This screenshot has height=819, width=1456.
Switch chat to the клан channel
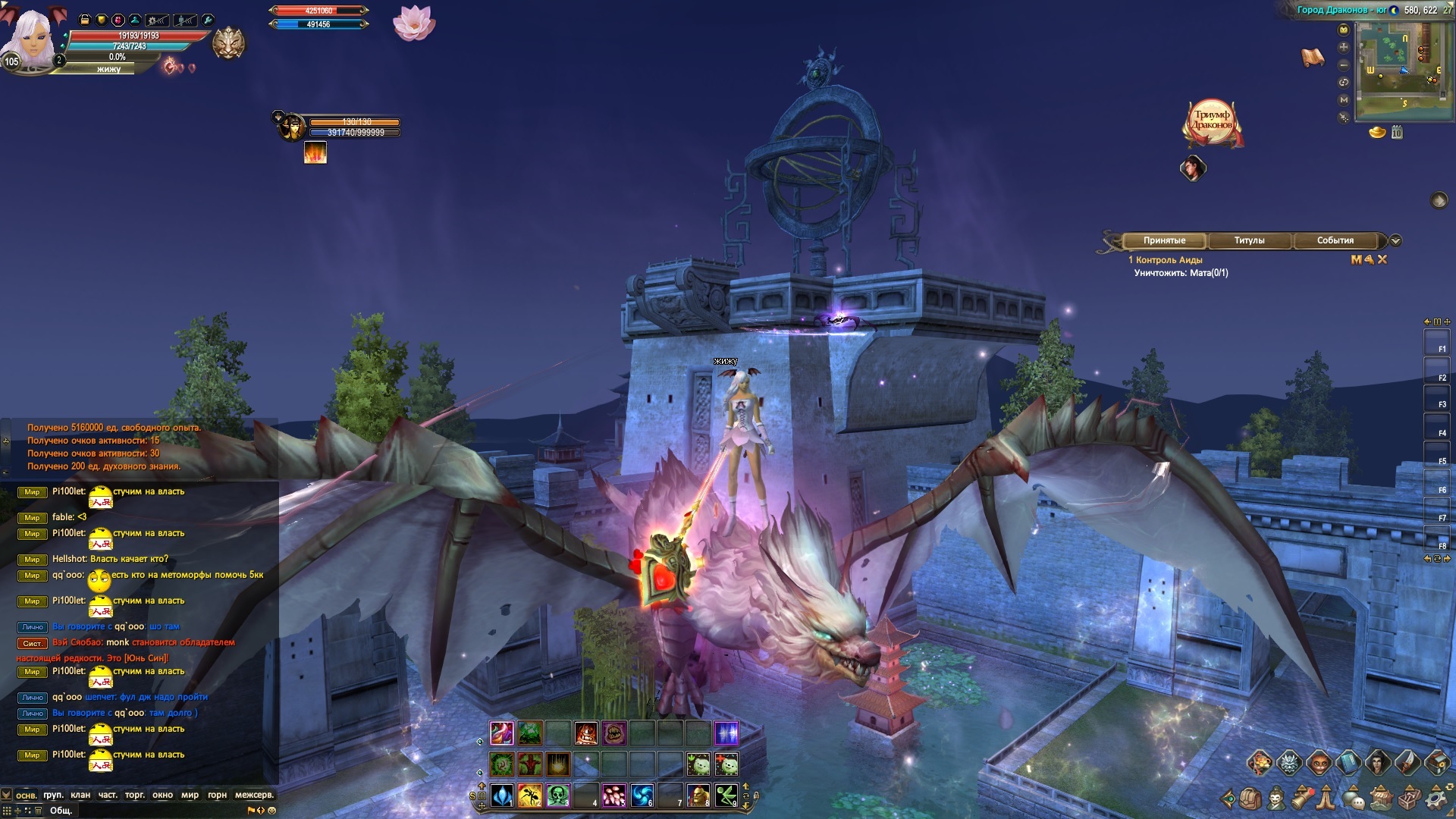80,795
